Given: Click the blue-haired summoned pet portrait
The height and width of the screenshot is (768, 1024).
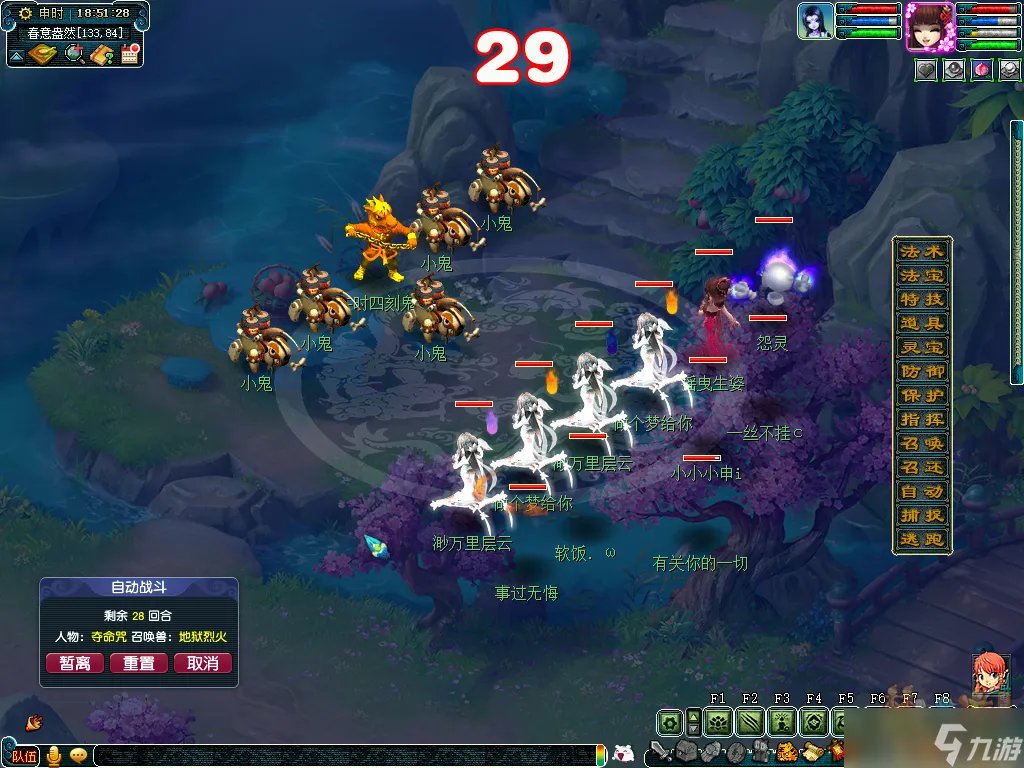Looking at the screenshot, I should (816, 21).
